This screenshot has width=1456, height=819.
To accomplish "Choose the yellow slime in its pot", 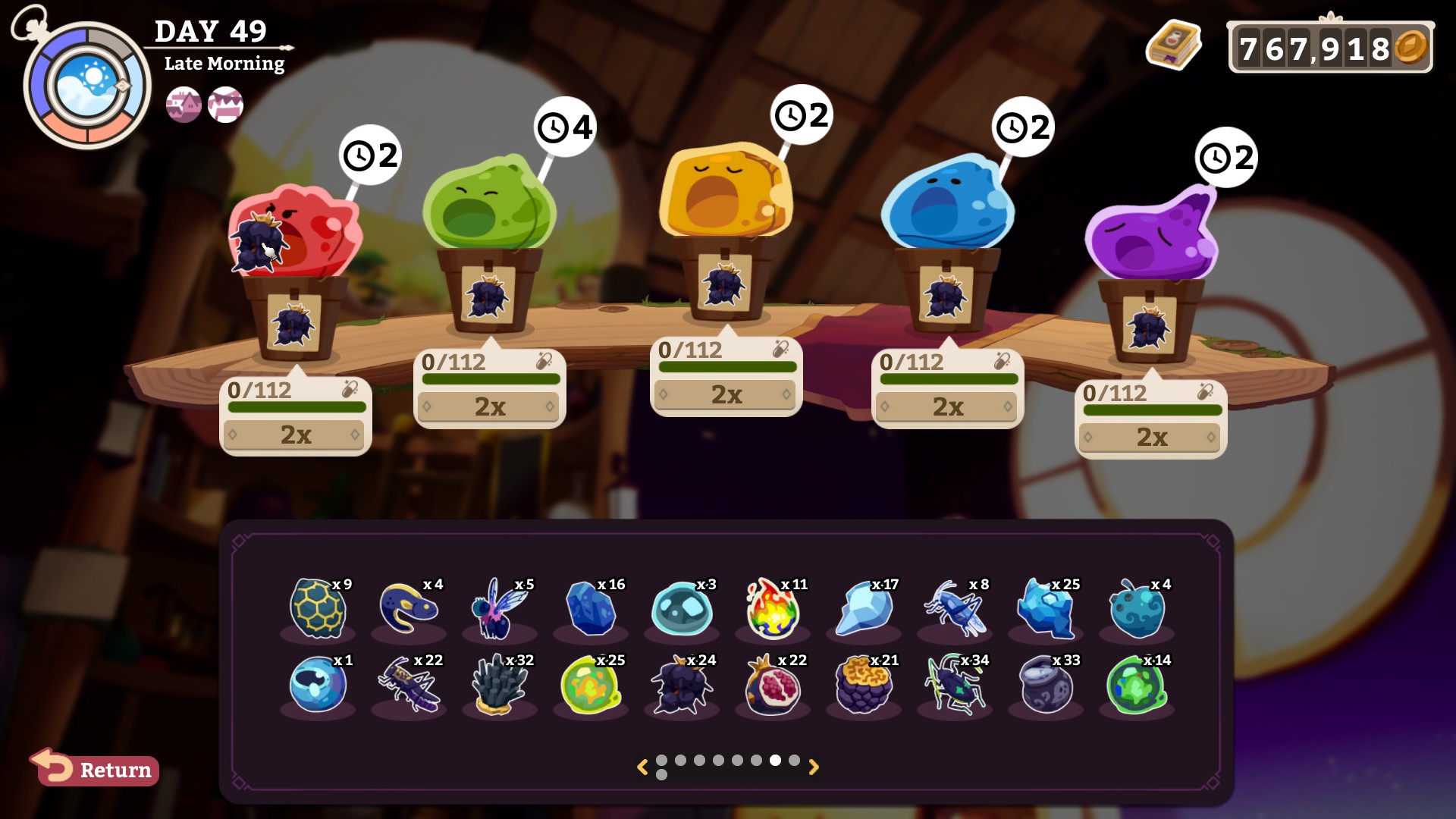I will (x=726, y=191).
